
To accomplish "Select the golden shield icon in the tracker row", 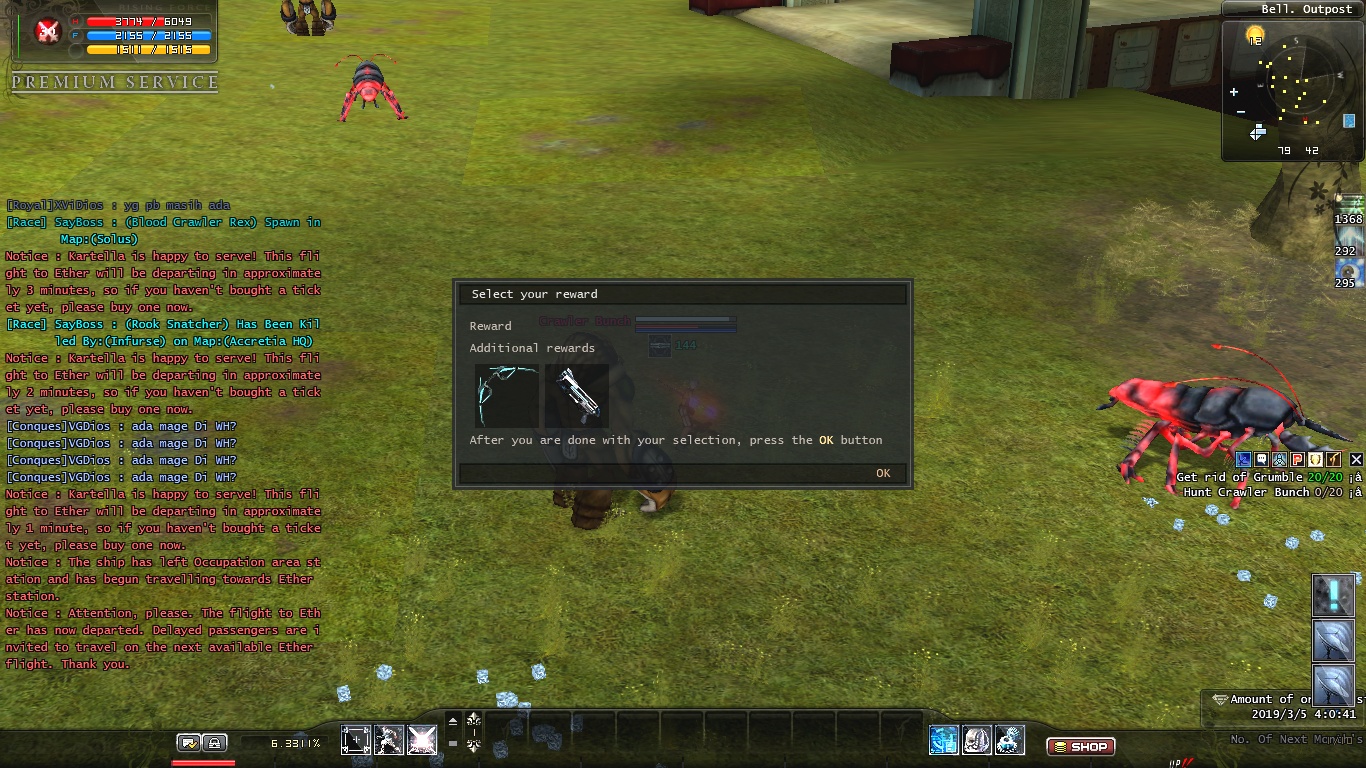I will tap(1315, 459).
